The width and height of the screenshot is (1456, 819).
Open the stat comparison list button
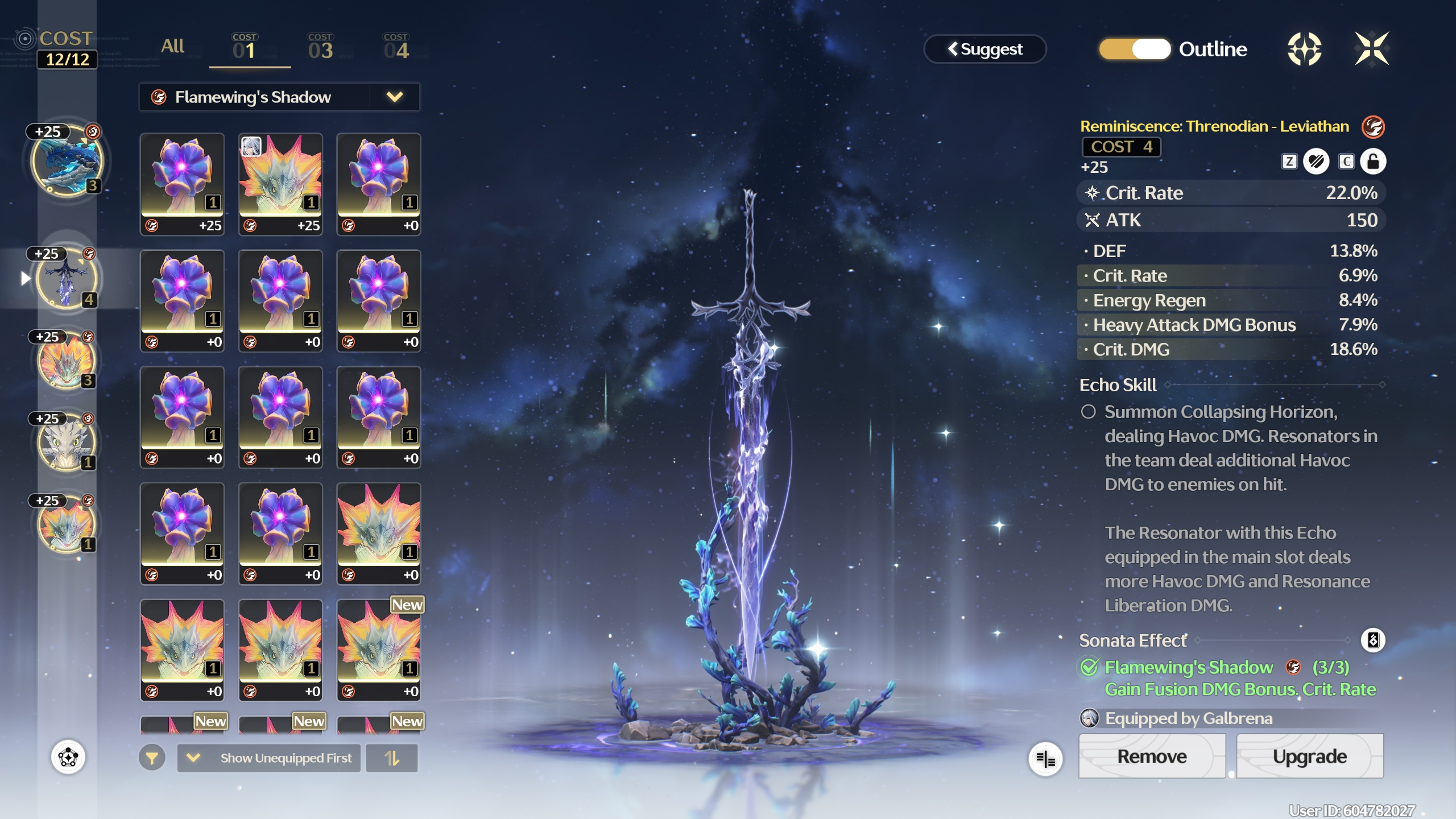tap(1045, 758)
